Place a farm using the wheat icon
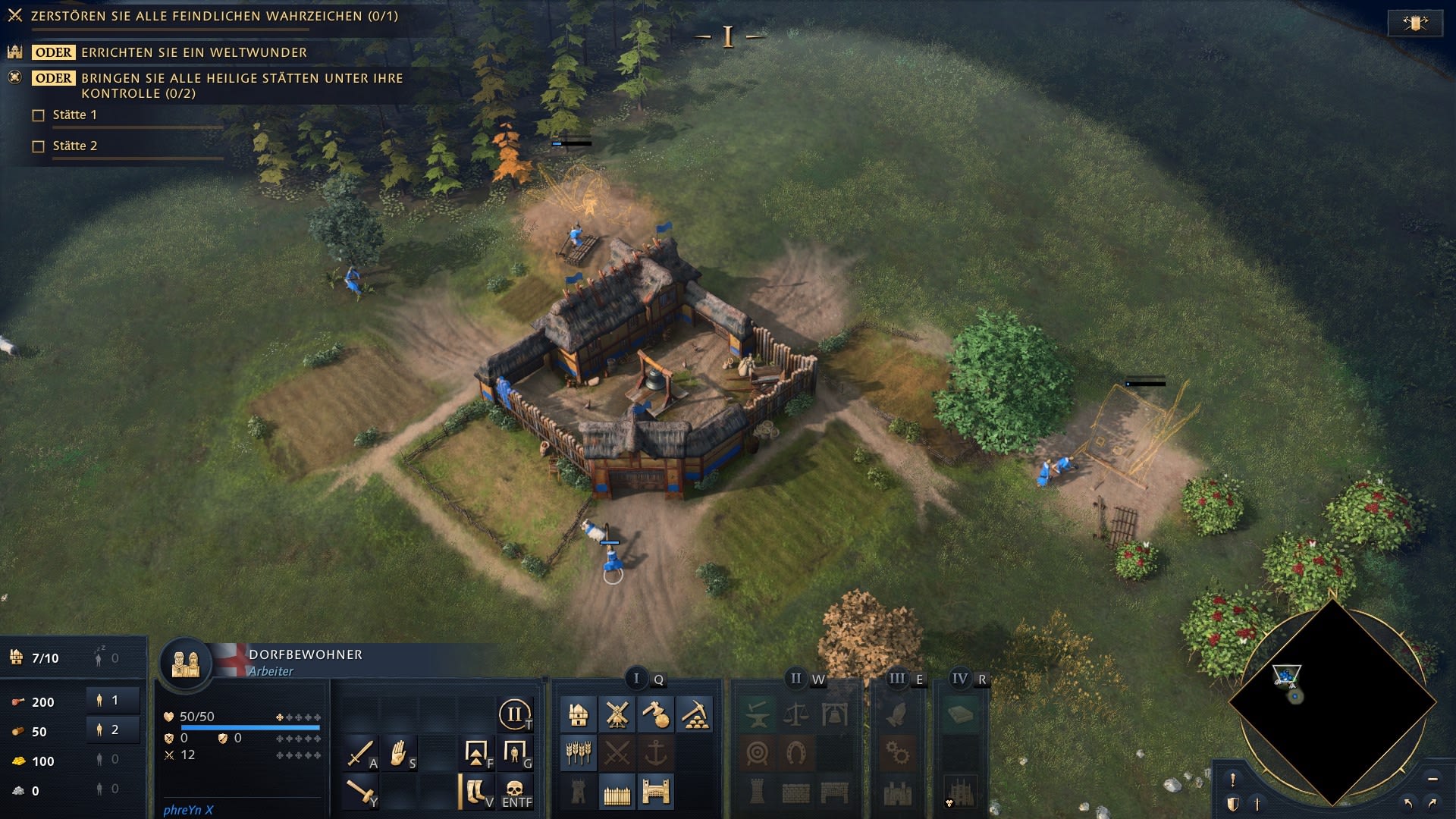 click(579, 753)
